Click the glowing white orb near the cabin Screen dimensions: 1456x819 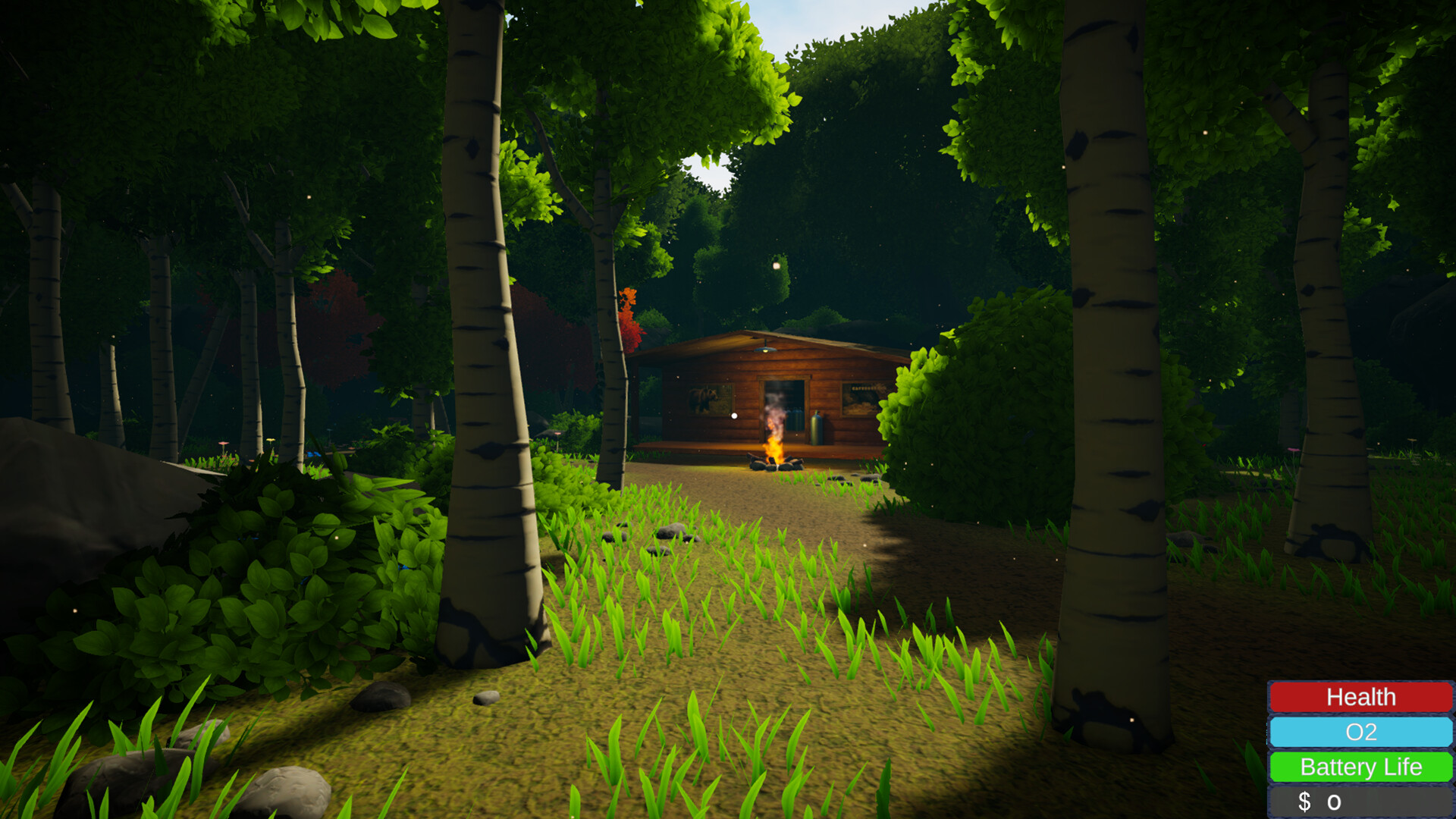(734, 416)
